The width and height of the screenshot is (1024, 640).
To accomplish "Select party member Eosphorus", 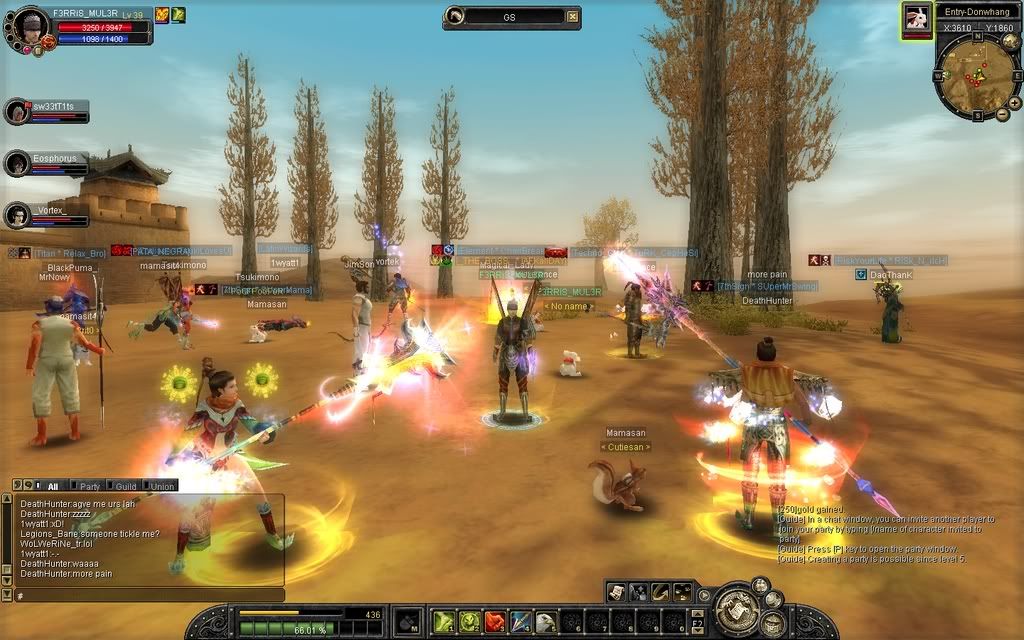I will coord(18,163).
